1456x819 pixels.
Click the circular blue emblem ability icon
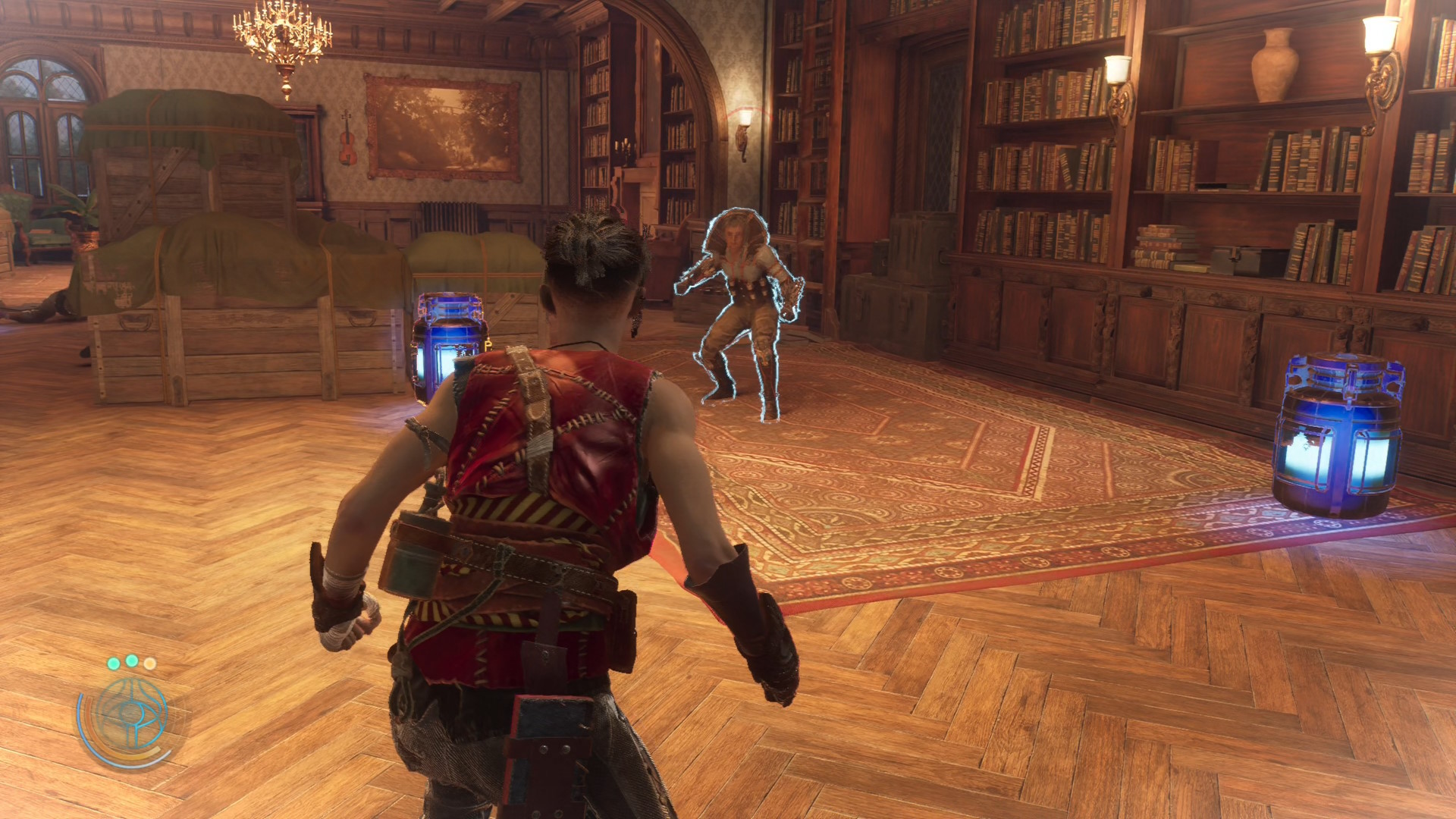click(130, 716)
